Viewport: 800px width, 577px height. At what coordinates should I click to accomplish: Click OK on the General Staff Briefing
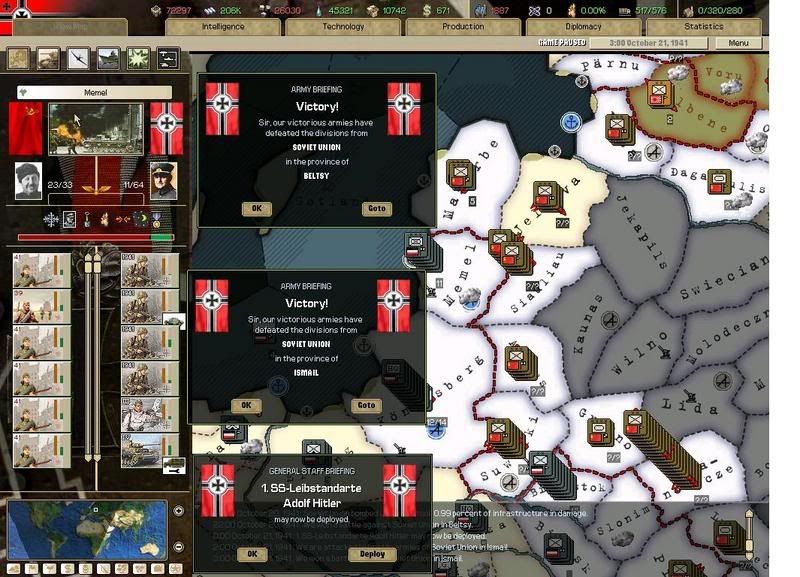click(252, 553)
